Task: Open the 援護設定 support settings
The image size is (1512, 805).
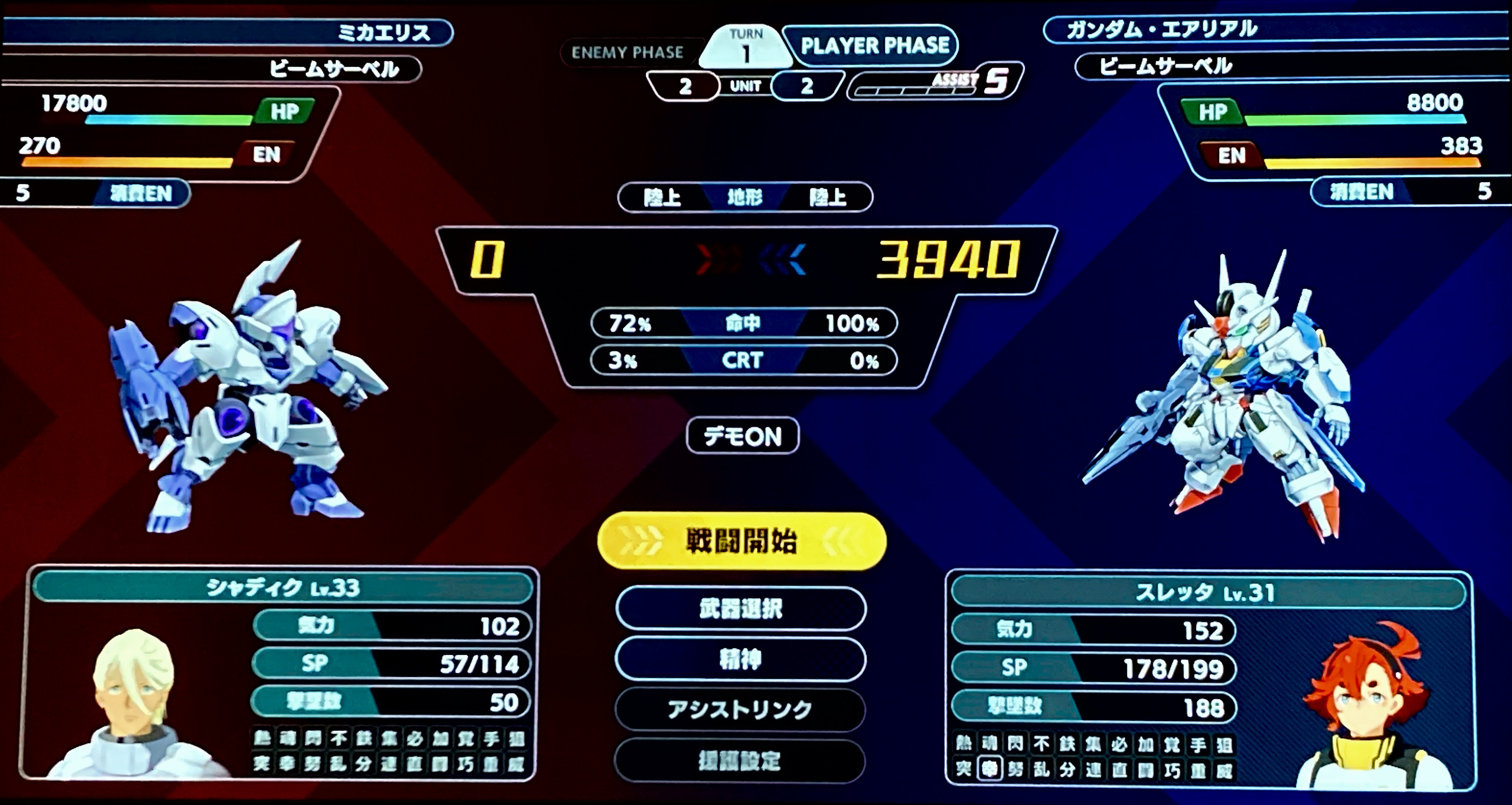Action: click(739, 761)
